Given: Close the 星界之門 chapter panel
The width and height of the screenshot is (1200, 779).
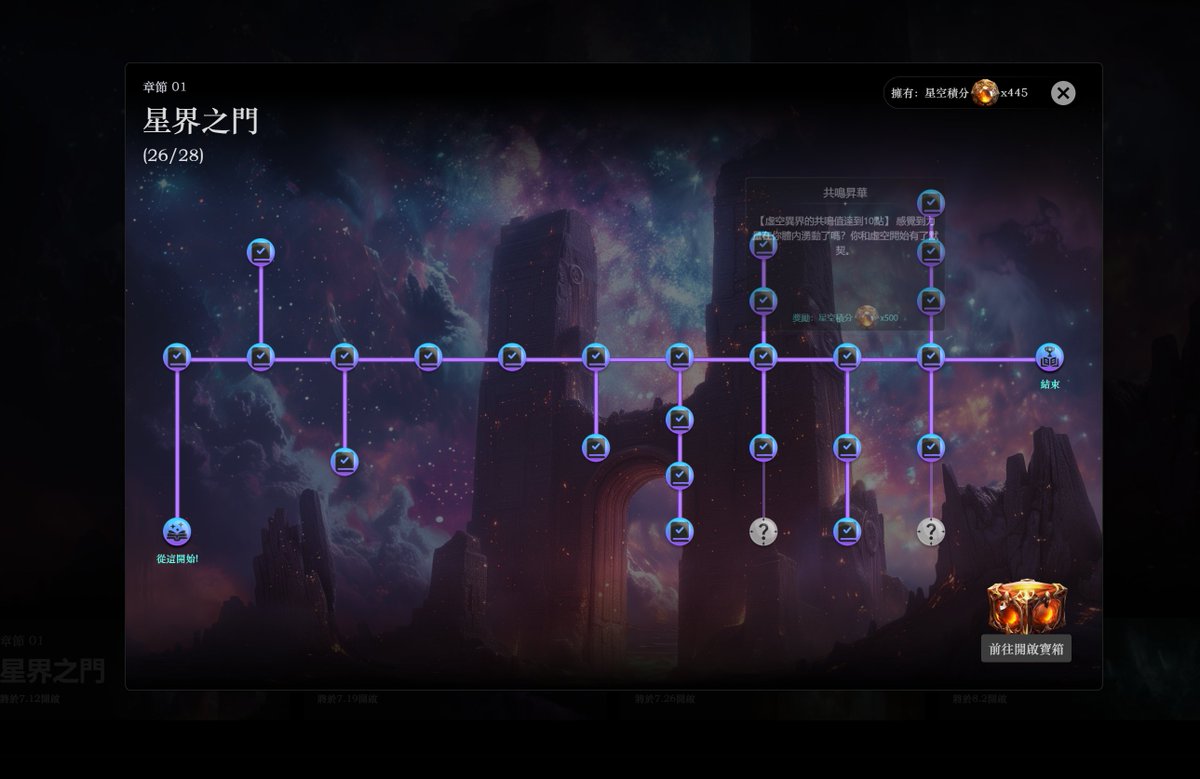Looking at the screenshot, I should [1063, 93].
